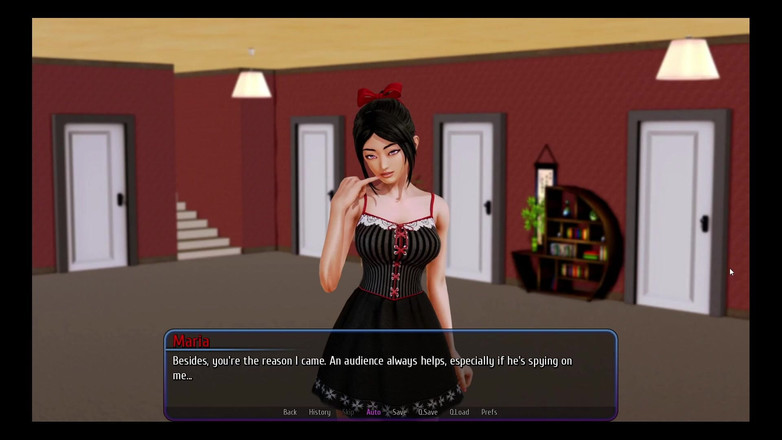Go back one dialogue line
782x440 pixels.
click(290, 412)
